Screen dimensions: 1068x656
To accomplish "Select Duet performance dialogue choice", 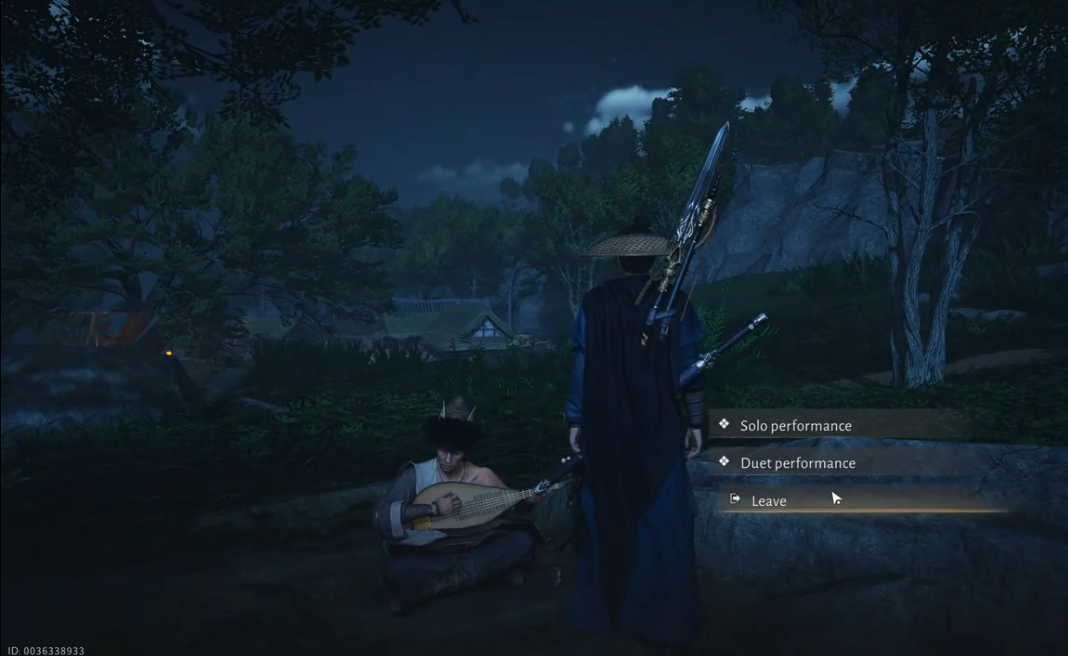I will tap(798, 463).
